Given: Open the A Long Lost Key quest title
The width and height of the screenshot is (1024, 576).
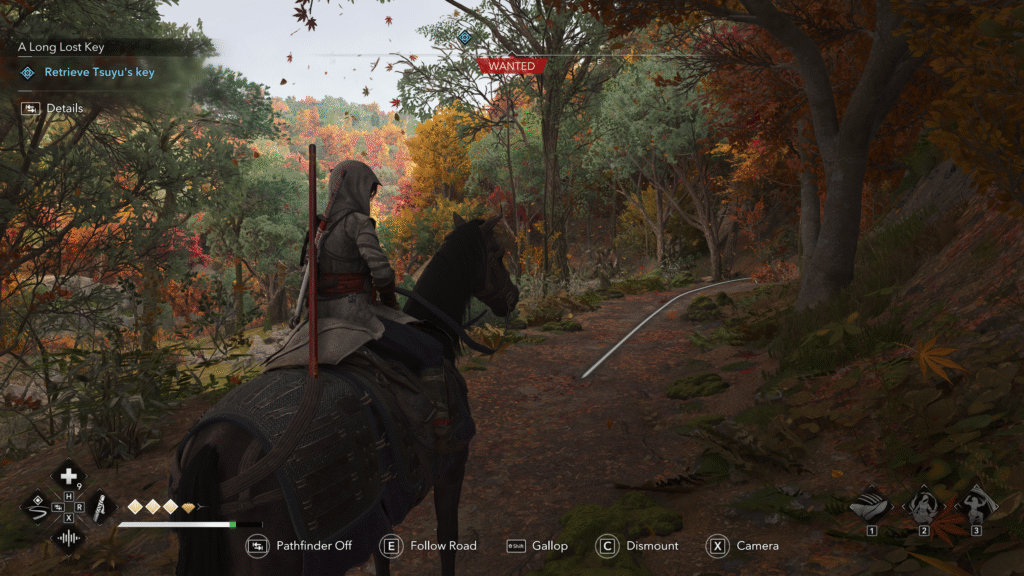Looking at the screenshot, I should click(x=61, y=47).
